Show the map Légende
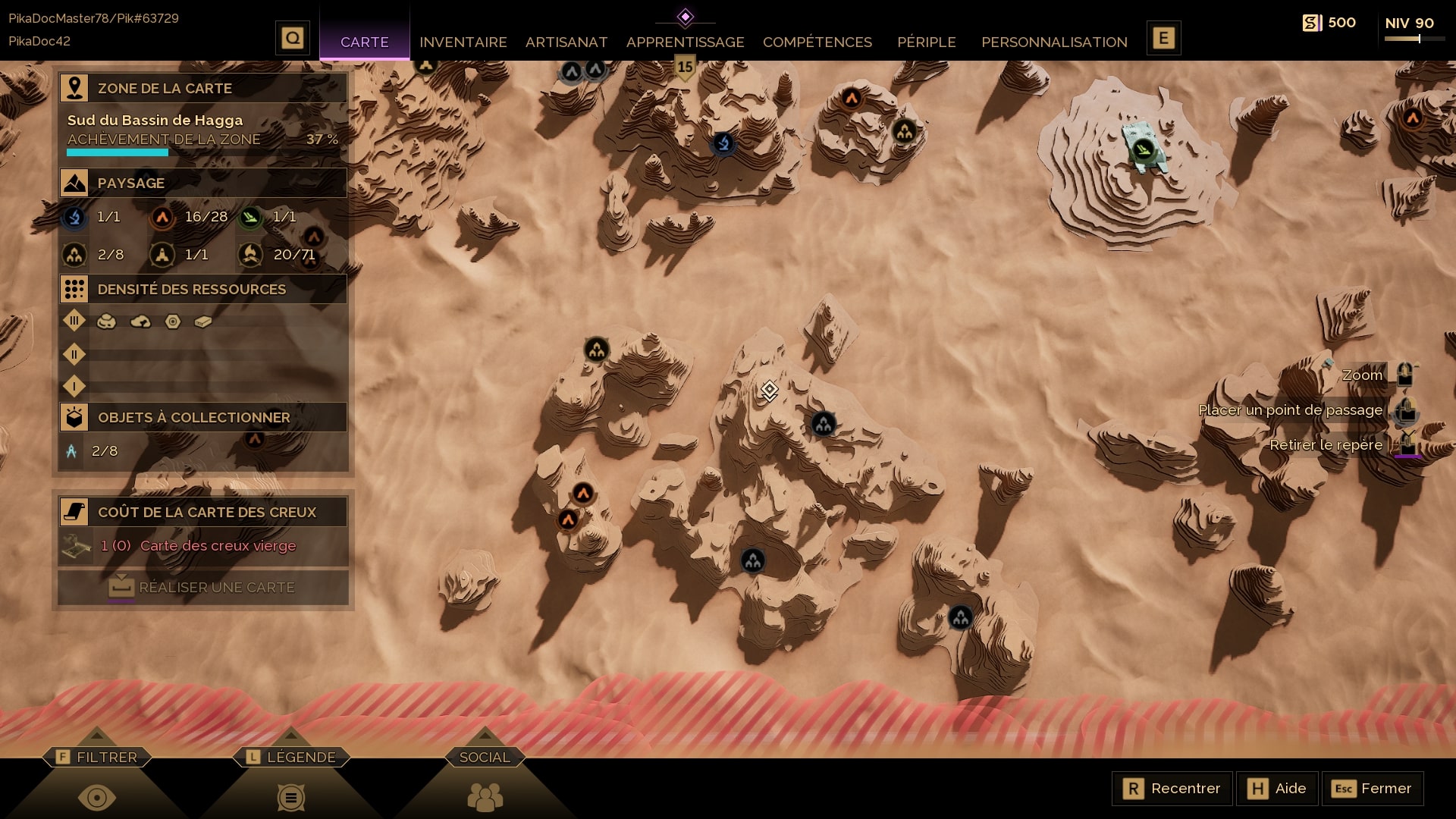Viewport: 1456px width, 819px height. [291, 757]
